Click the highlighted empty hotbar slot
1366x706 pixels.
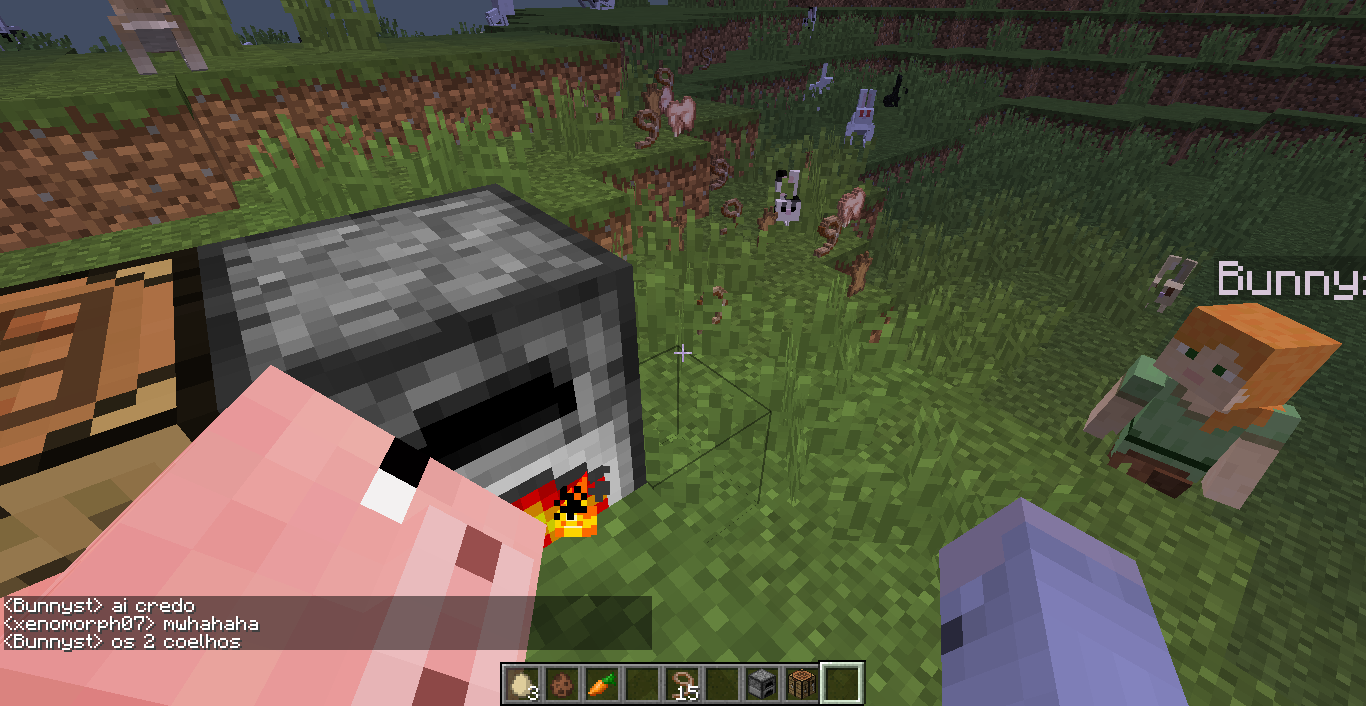[841, 684]
